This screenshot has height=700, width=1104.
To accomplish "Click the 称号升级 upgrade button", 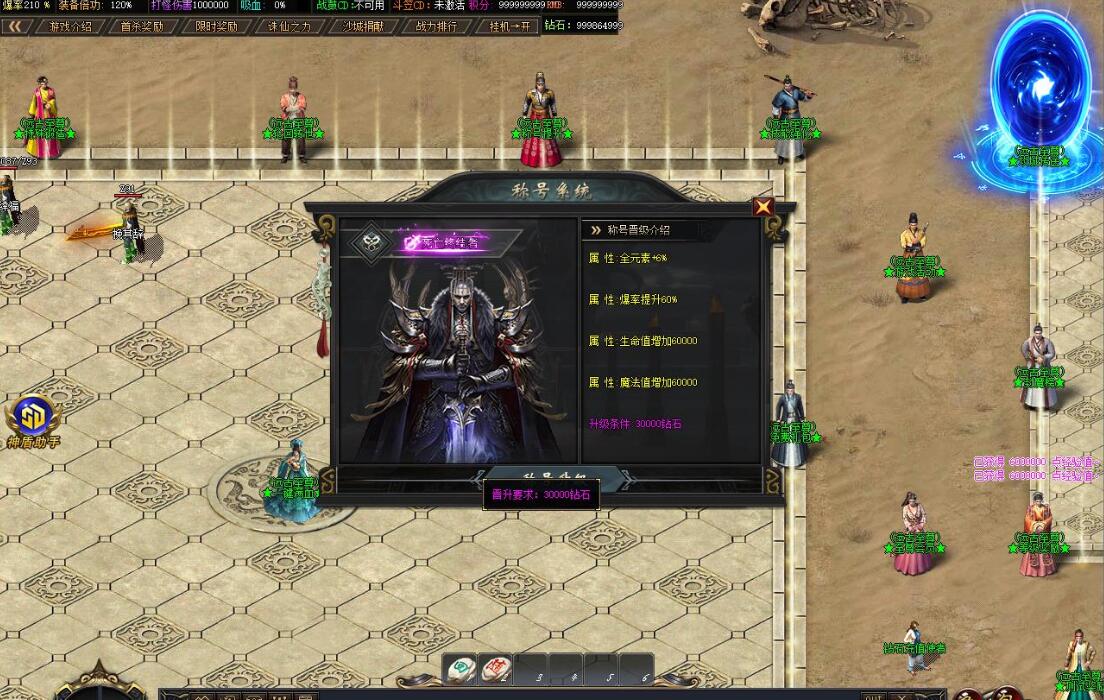I will (556, 476).
